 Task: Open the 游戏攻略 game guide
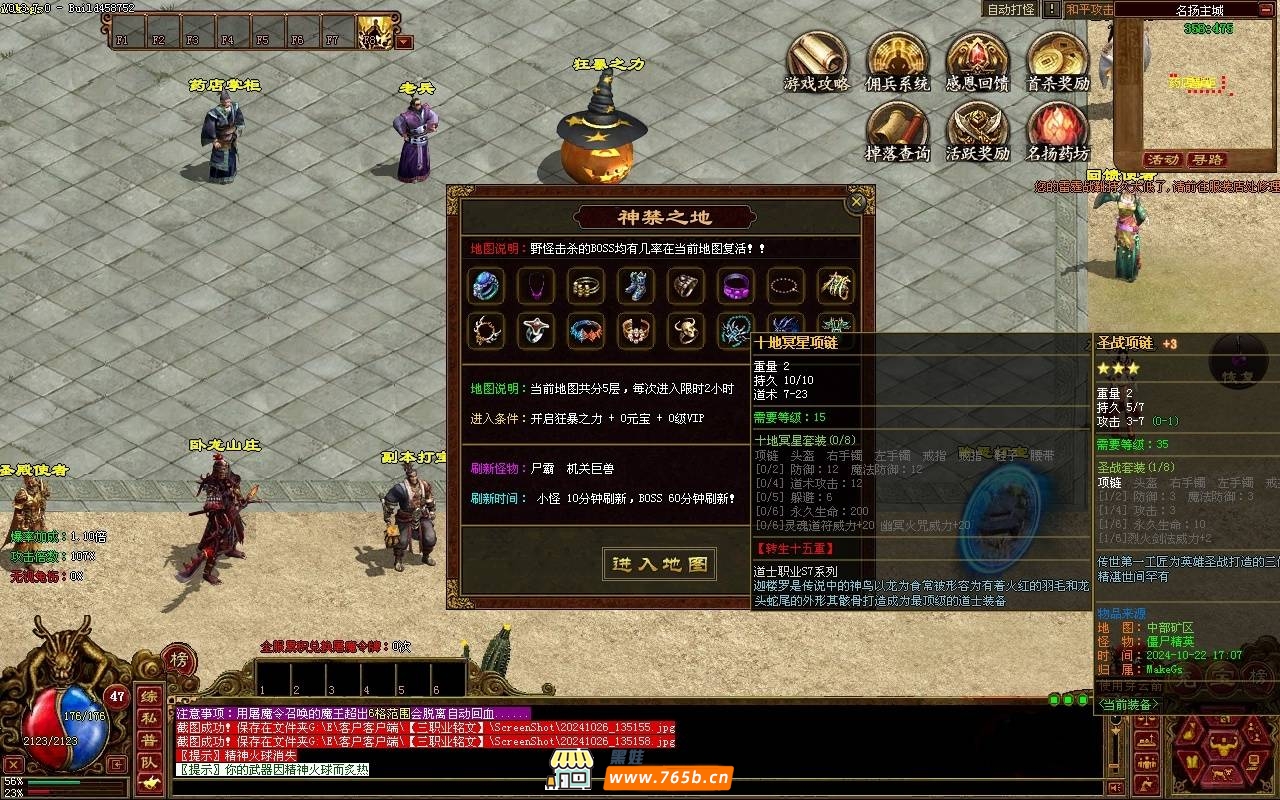point(817,62)
